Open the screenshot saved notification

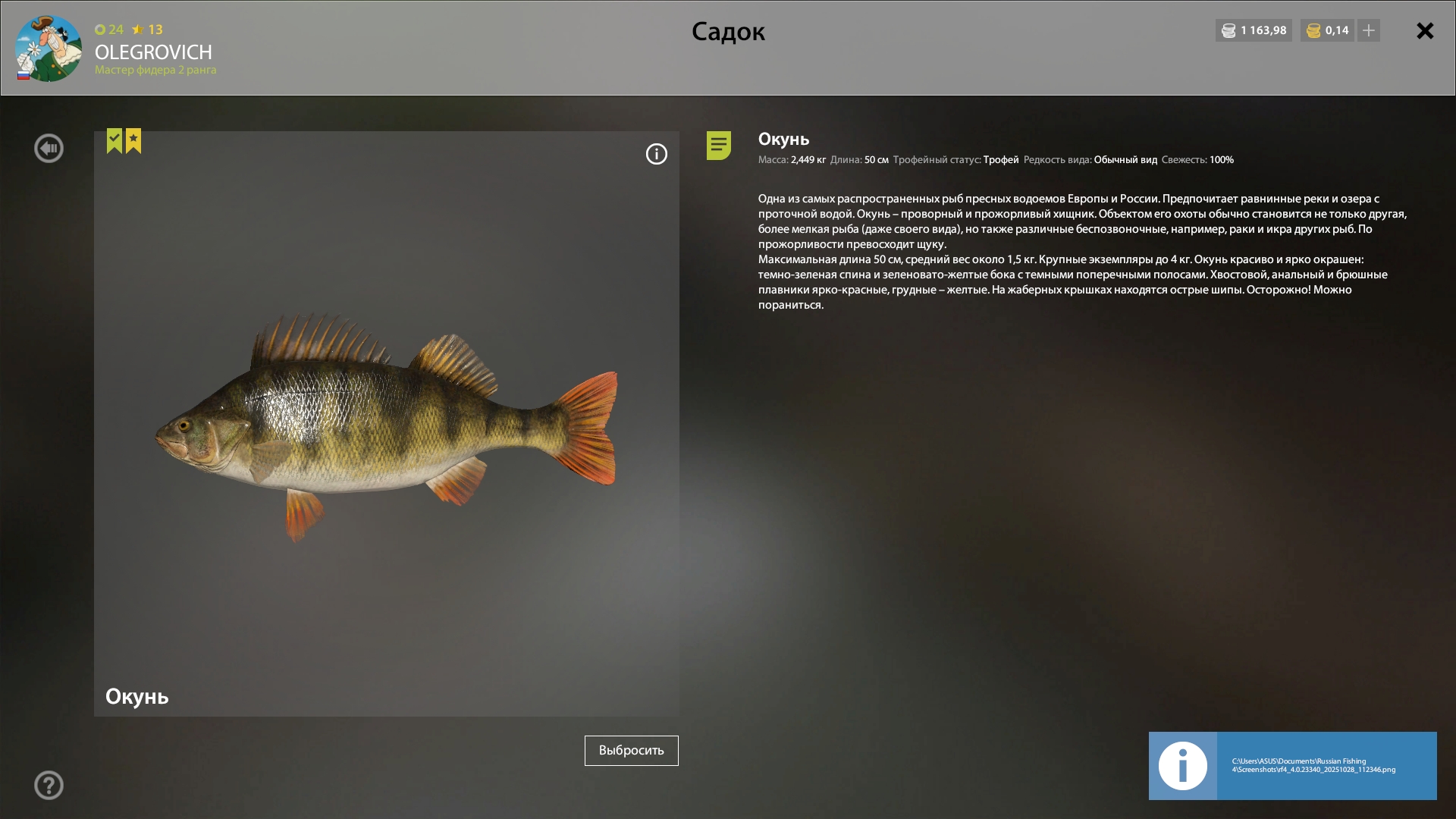coord(1292,765)
